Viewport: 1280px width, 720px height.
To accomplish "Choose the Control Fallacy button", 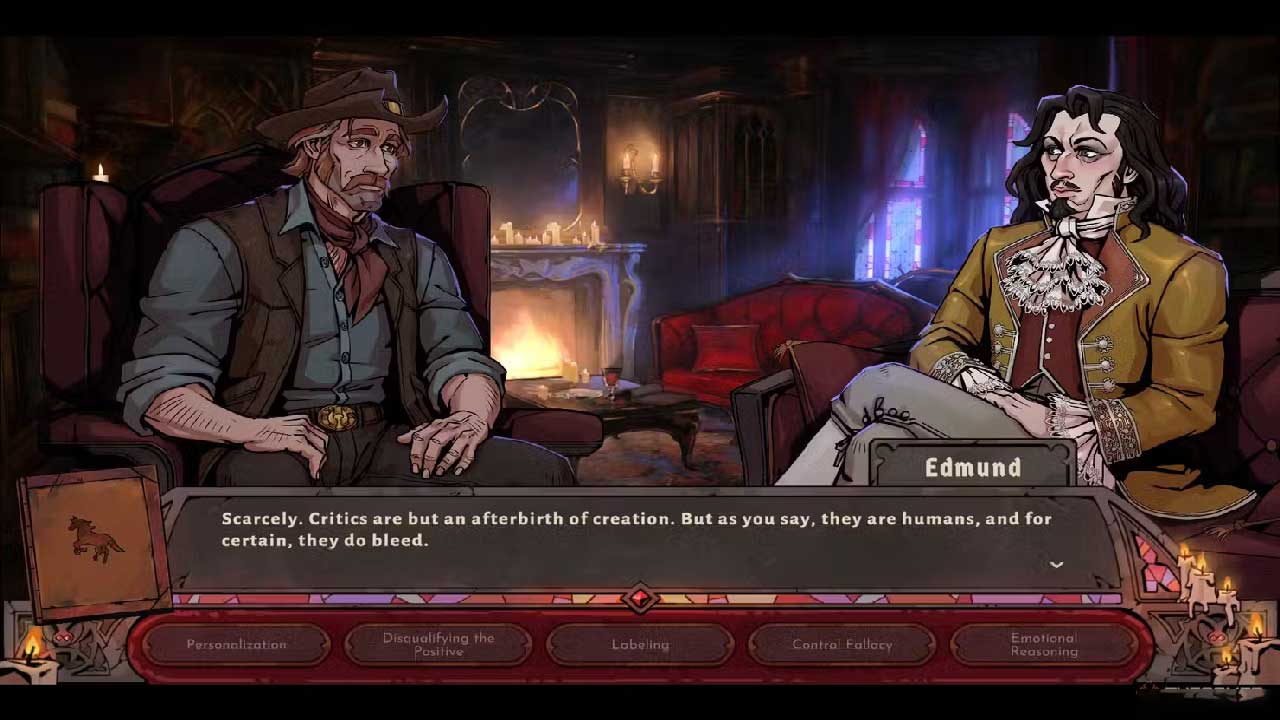I will pyautogui.click(x=842, y=645).
